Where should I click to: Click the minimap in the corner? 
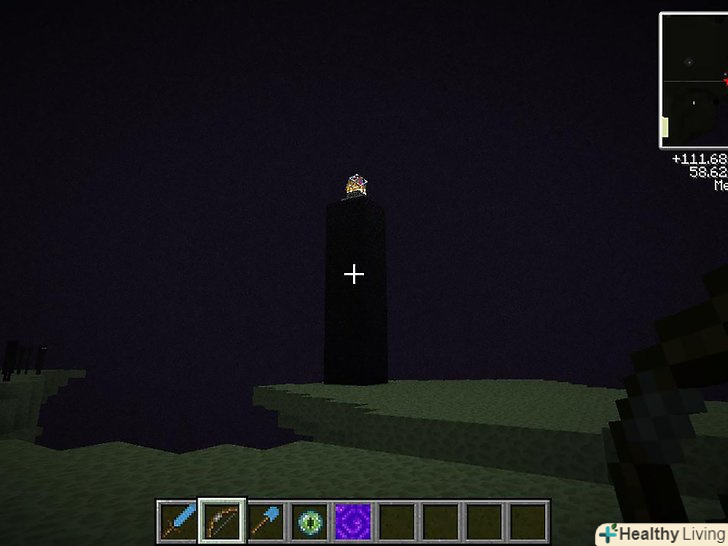[694, 80]
